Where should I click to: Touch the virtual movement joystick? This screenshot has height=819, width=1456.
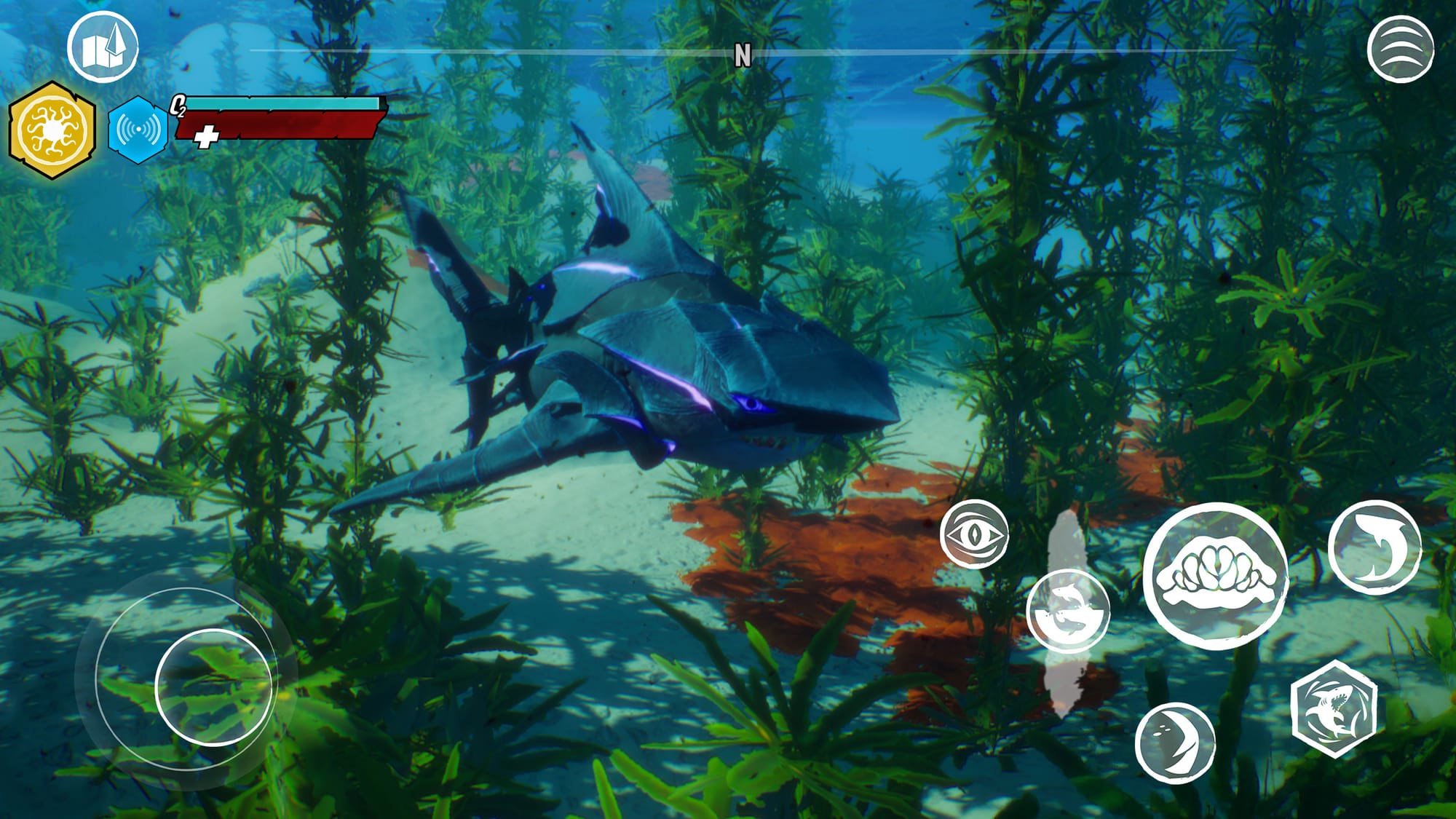tap(213, 687)
